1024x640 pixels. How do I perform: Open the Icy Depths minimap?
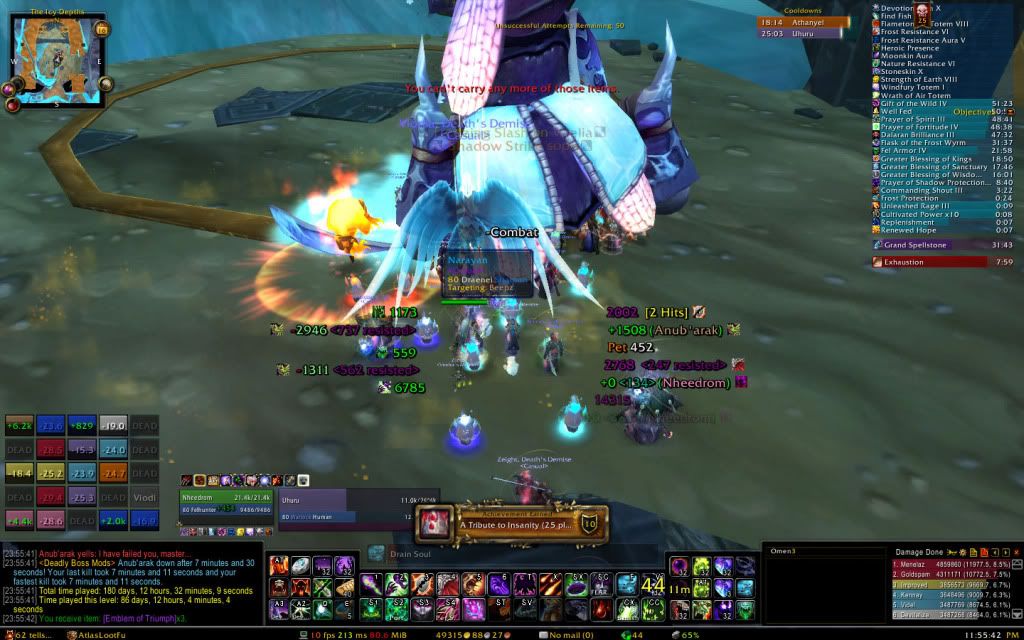click(53, 55)
